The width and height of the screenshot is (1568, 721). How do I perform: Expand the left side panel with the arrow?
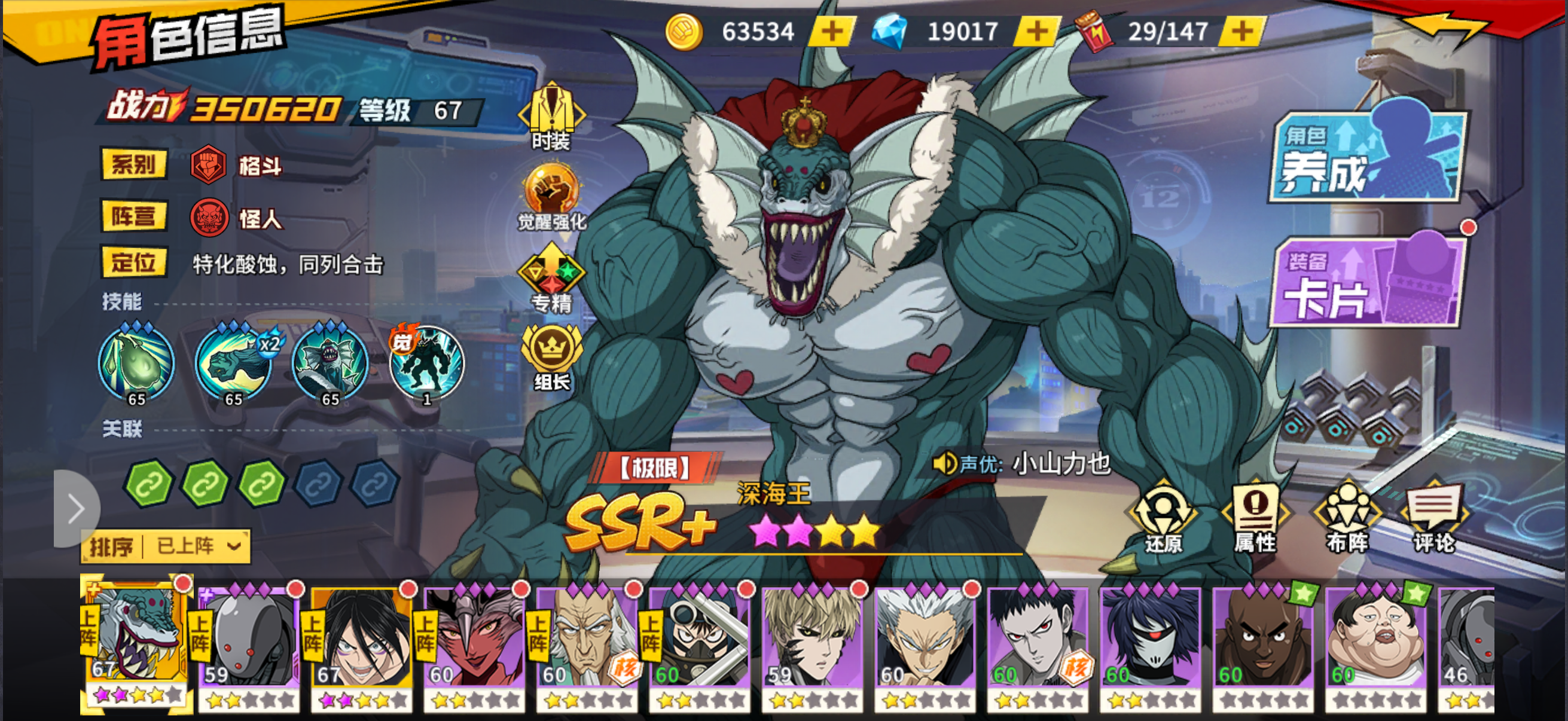(76, 510)
